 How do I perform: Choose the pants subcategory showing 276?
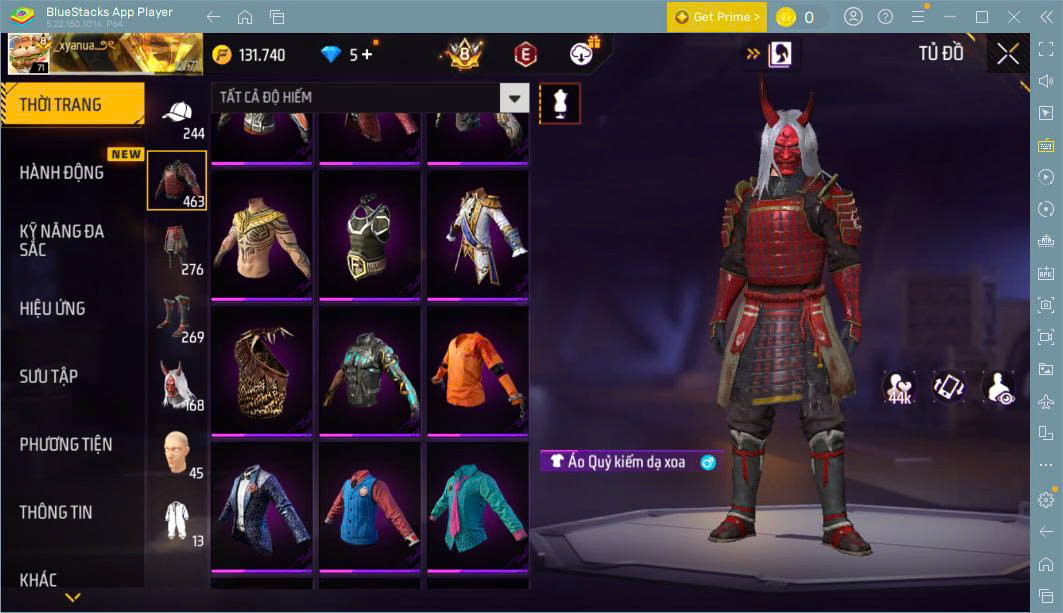click(176, 249)
